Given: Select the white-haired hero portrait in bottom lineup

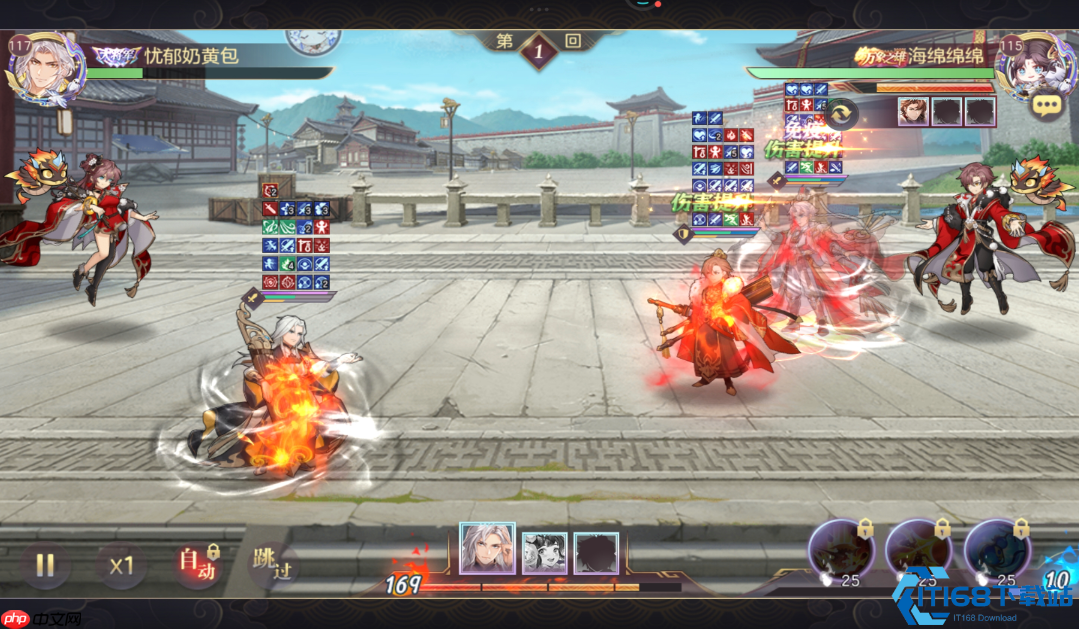Looking at the screenshot, I should pos(487,549).
